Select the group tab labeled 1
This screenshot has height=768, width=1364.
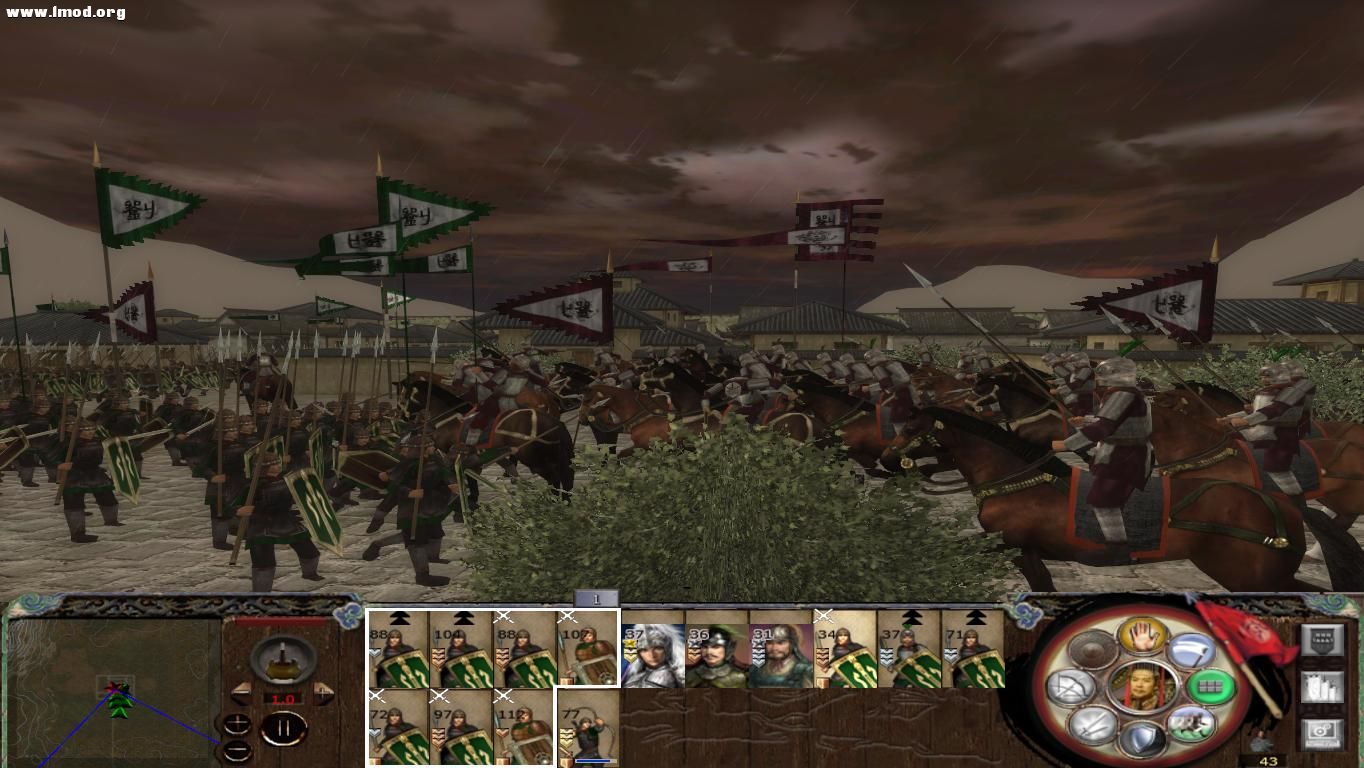597,597
